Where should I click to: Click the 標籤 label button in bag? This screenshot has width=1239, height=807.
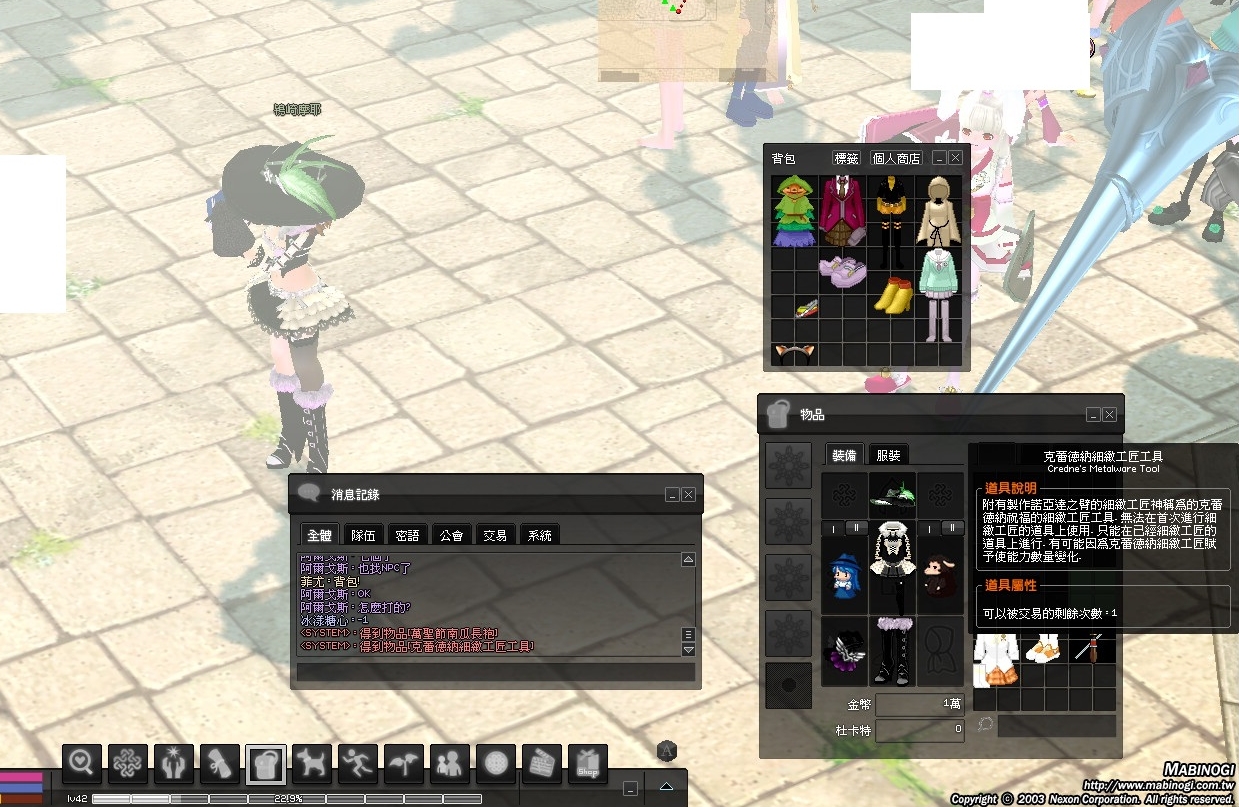[x=846, y=158]
